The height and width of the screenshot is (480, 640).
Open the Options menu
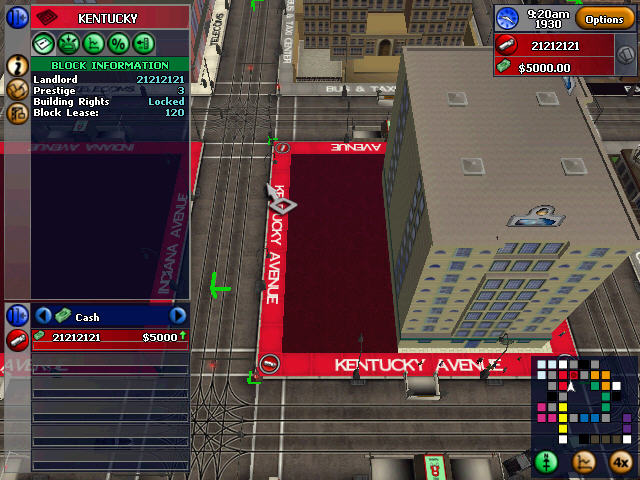[x=604, y=19]
